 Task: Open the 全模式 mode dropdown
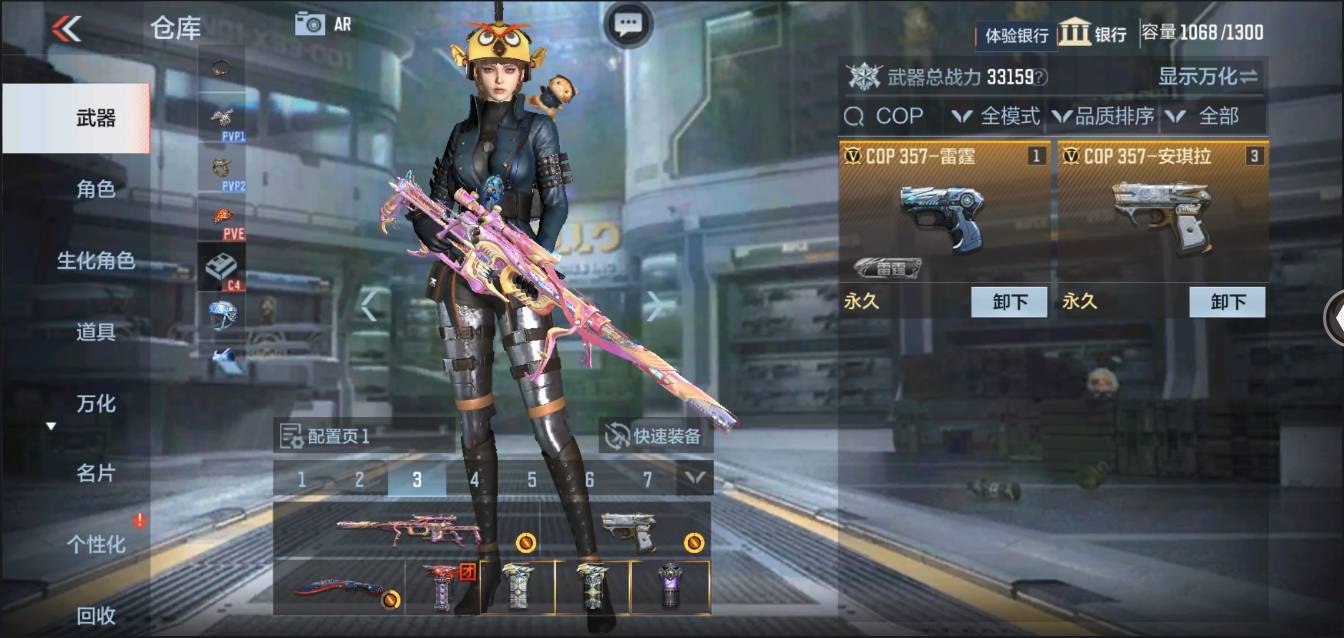click(x=996, y=117)
